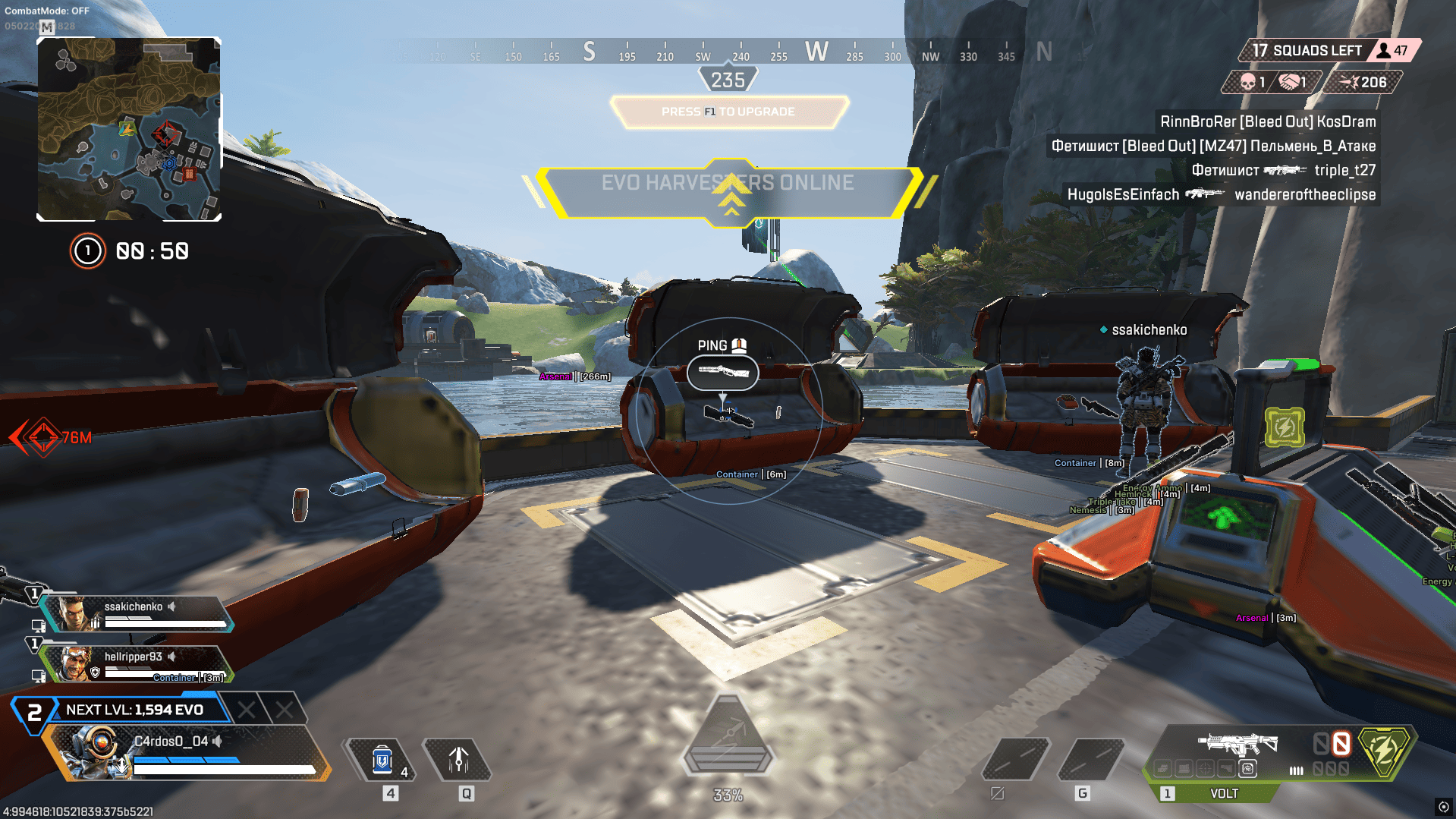Activate the tactical ability icon
Screen dimensions: 1456x819
click(x=458, y=761)
